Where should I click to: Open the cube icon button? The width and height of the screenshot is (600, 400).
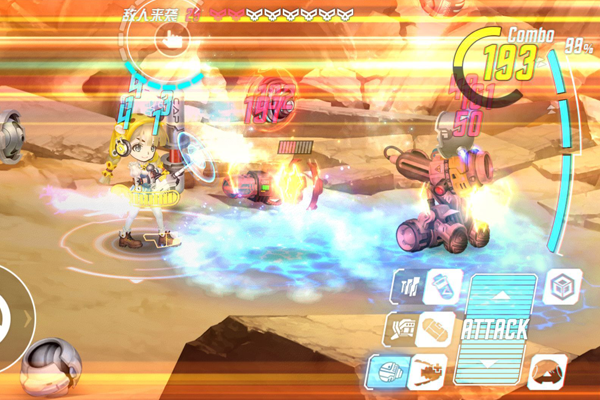pyautogui.click(x=562, y=287)
